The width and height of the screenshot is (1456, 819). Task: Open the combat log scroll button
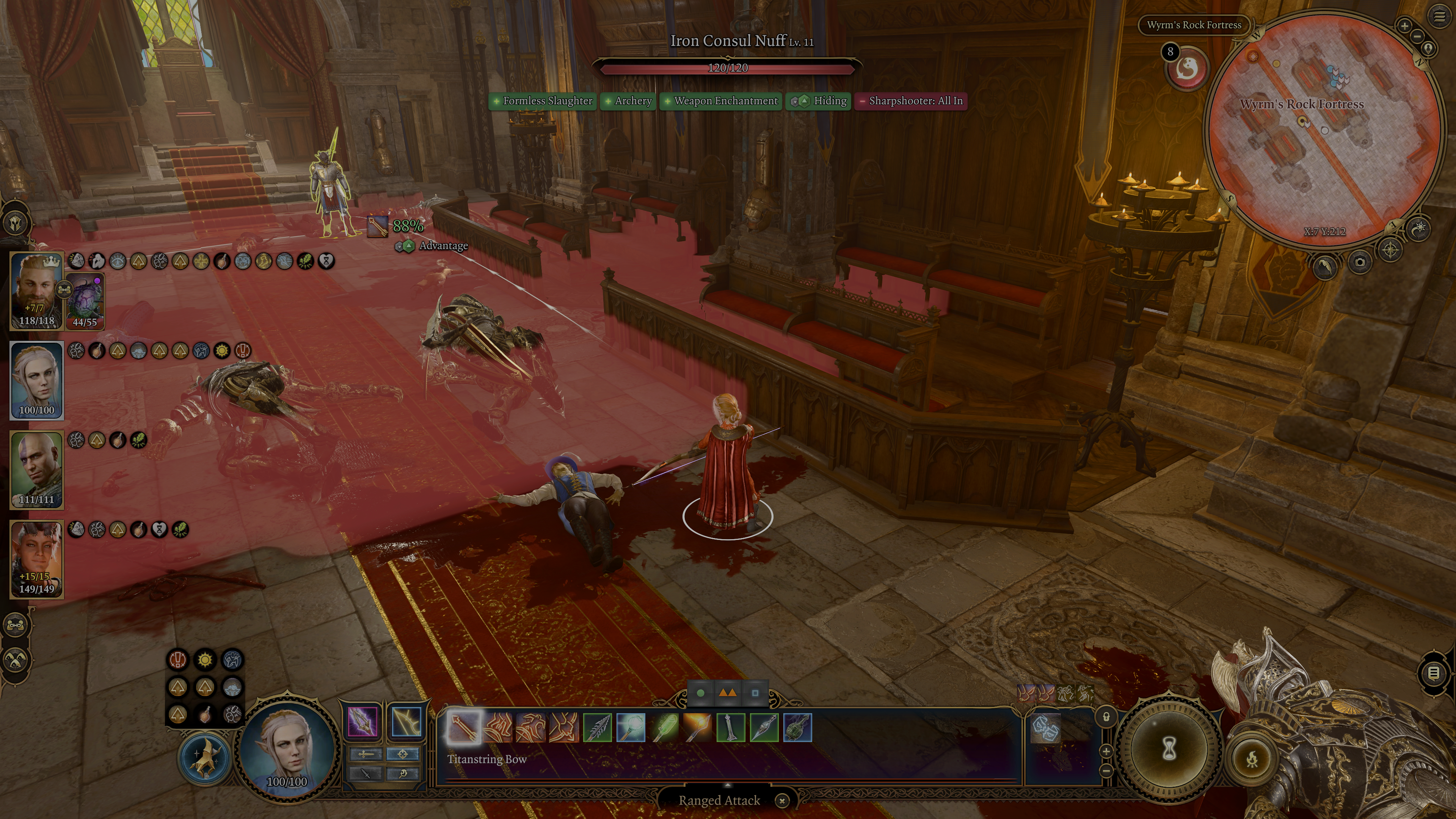click(1433, 673)
